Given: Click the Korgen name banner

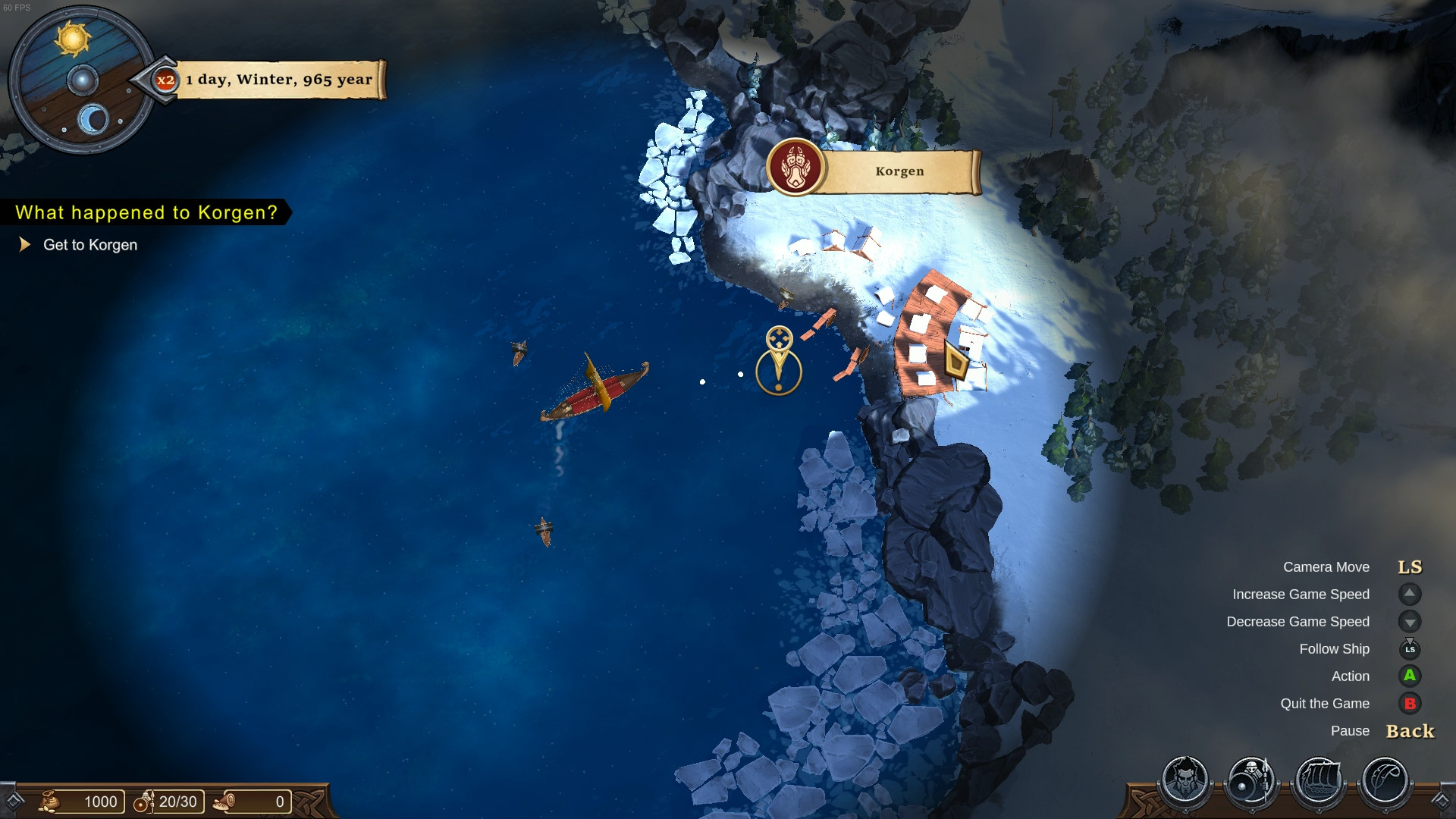Looking at the screenshot, I should [899, 170].
